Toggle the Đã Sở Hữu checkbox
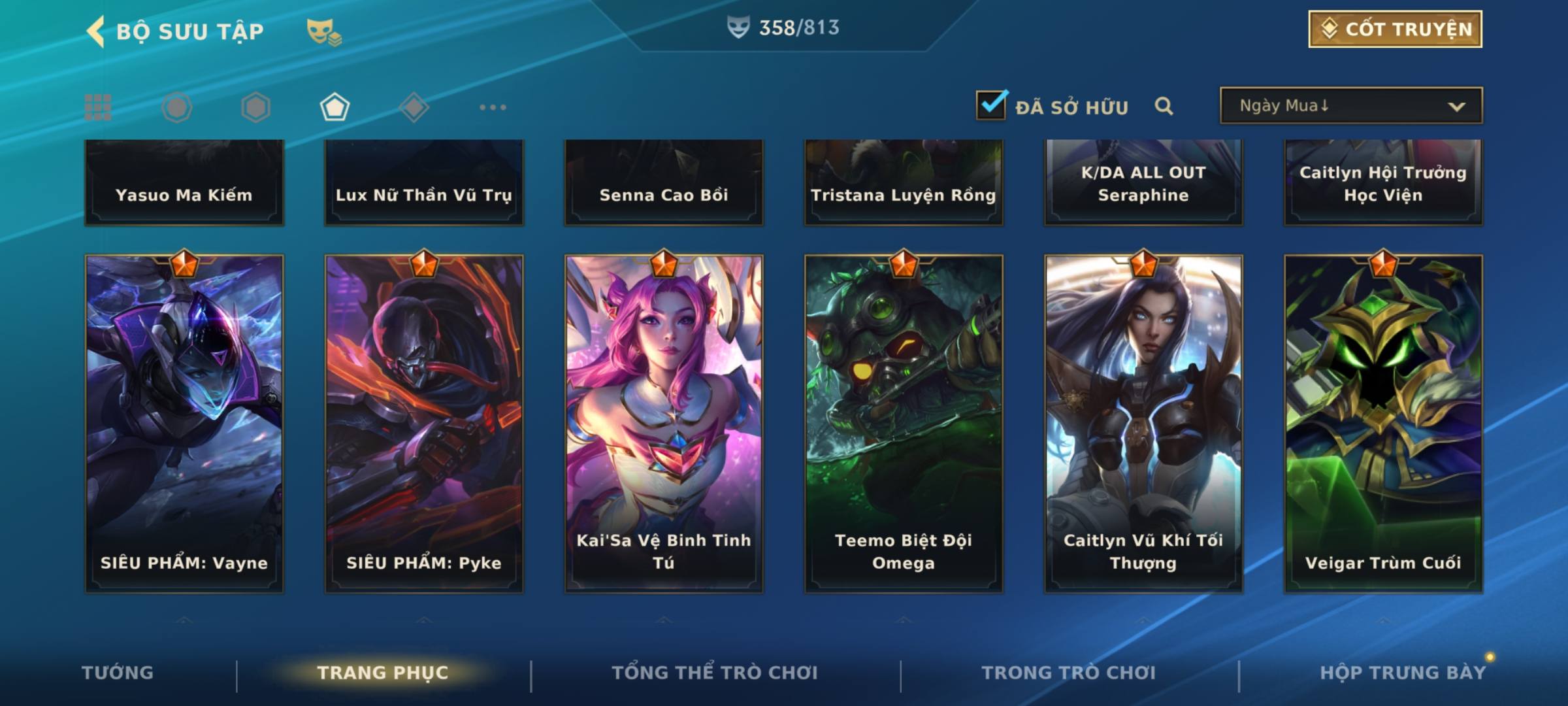Screen dimensions: 1568x706 [x=990, y=105]
